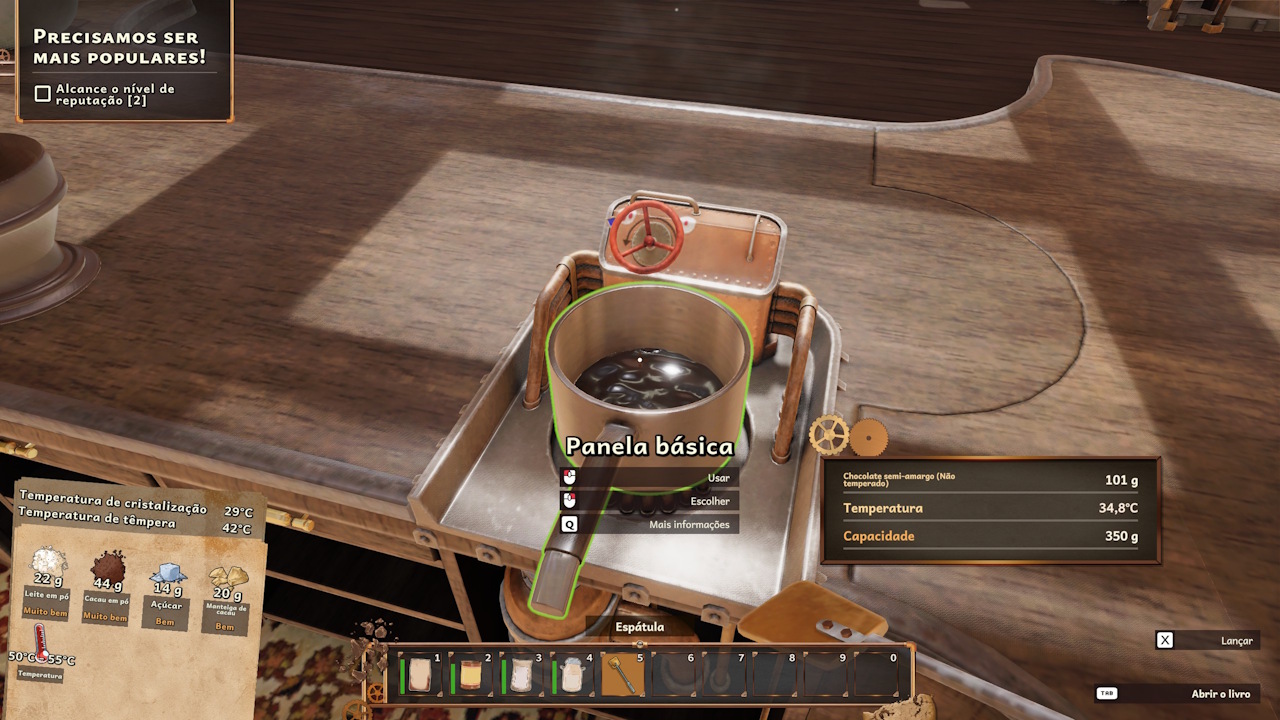Choose the yellow jar in hotbar slot 2
The height and width of the screenshot is (720, 1280).
[470, 675]
